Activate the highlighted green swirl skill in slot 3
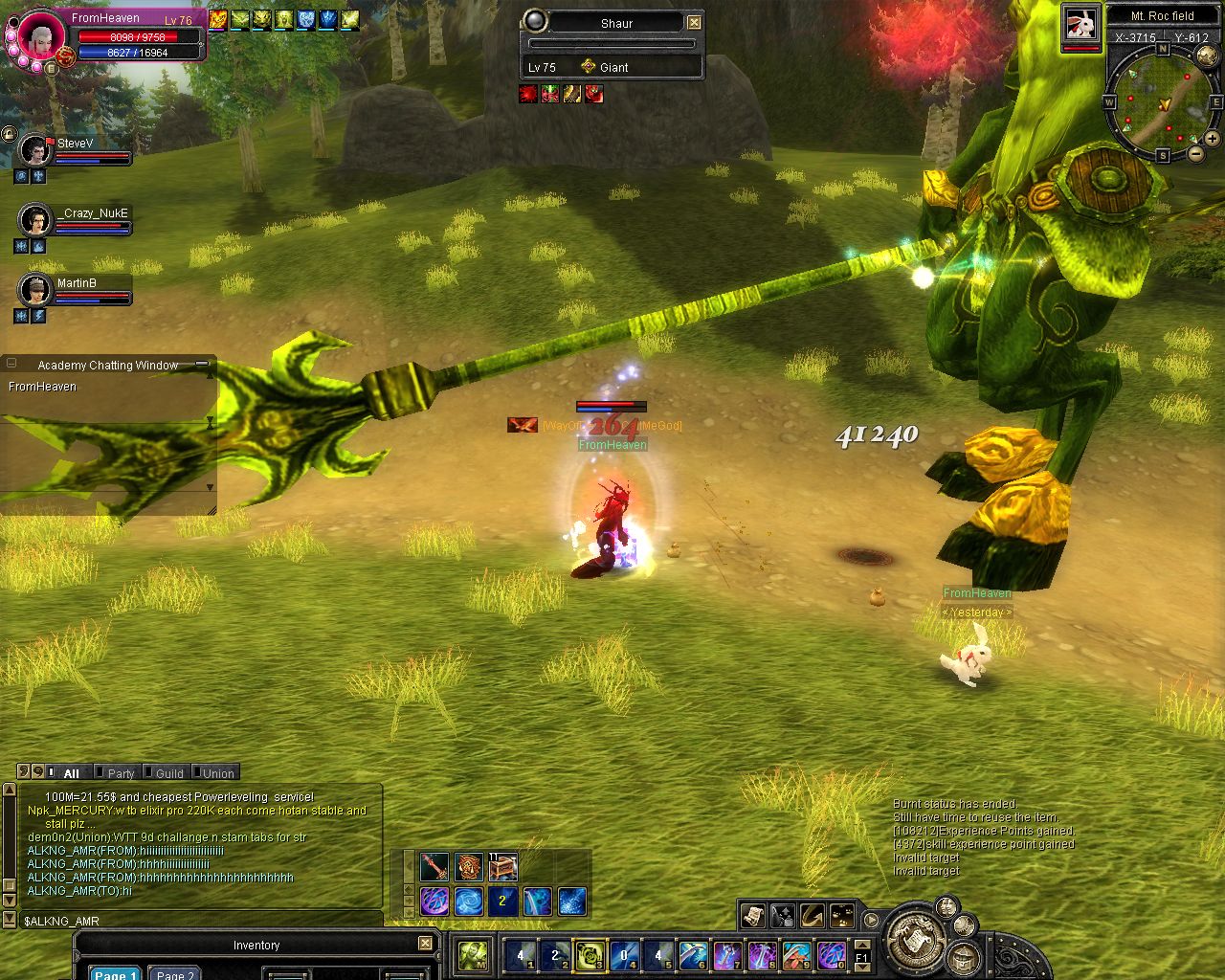Screen dimensions: 1225x980 pyautogui.click(x=590, y=955)
